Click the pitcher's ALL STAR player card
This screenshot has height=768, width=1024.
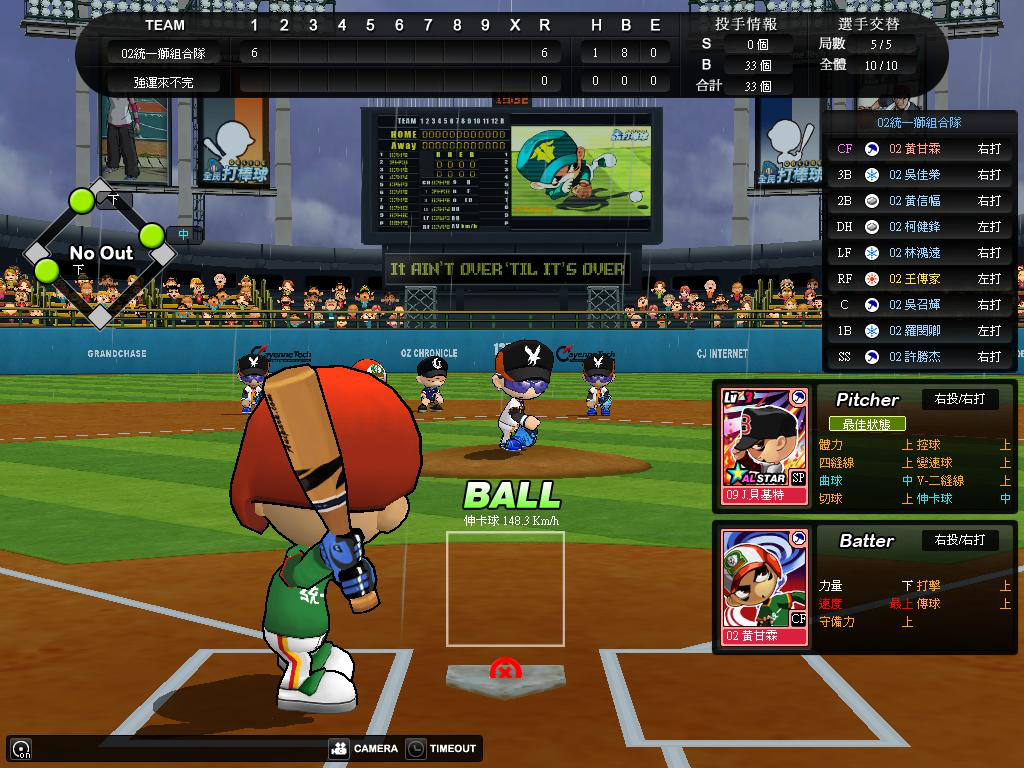(x=765, y=445)
